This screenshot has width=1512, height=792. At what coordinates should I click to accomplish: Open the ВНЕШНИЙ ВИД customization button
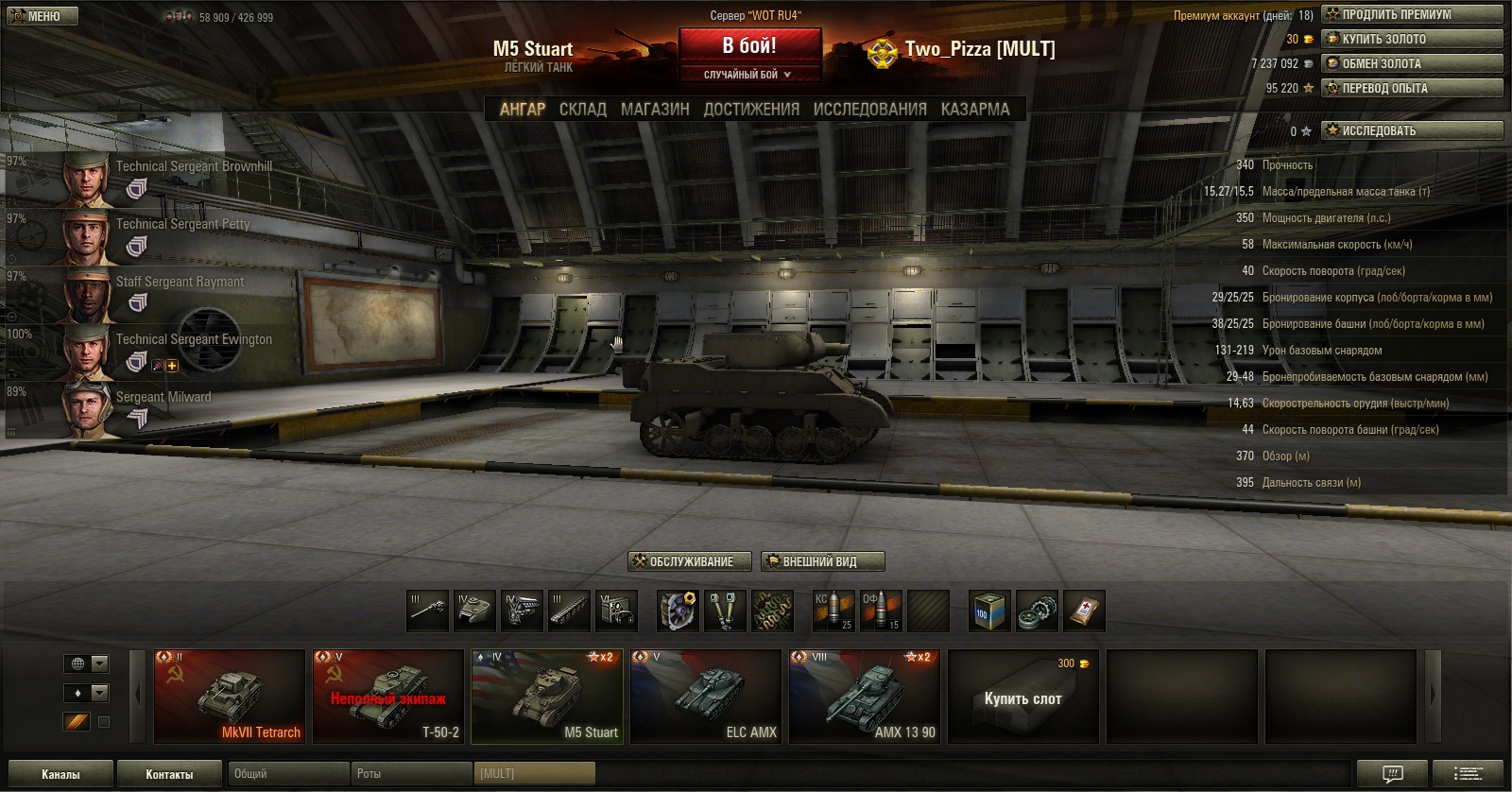pyautogui.click(x=822, y=561)
